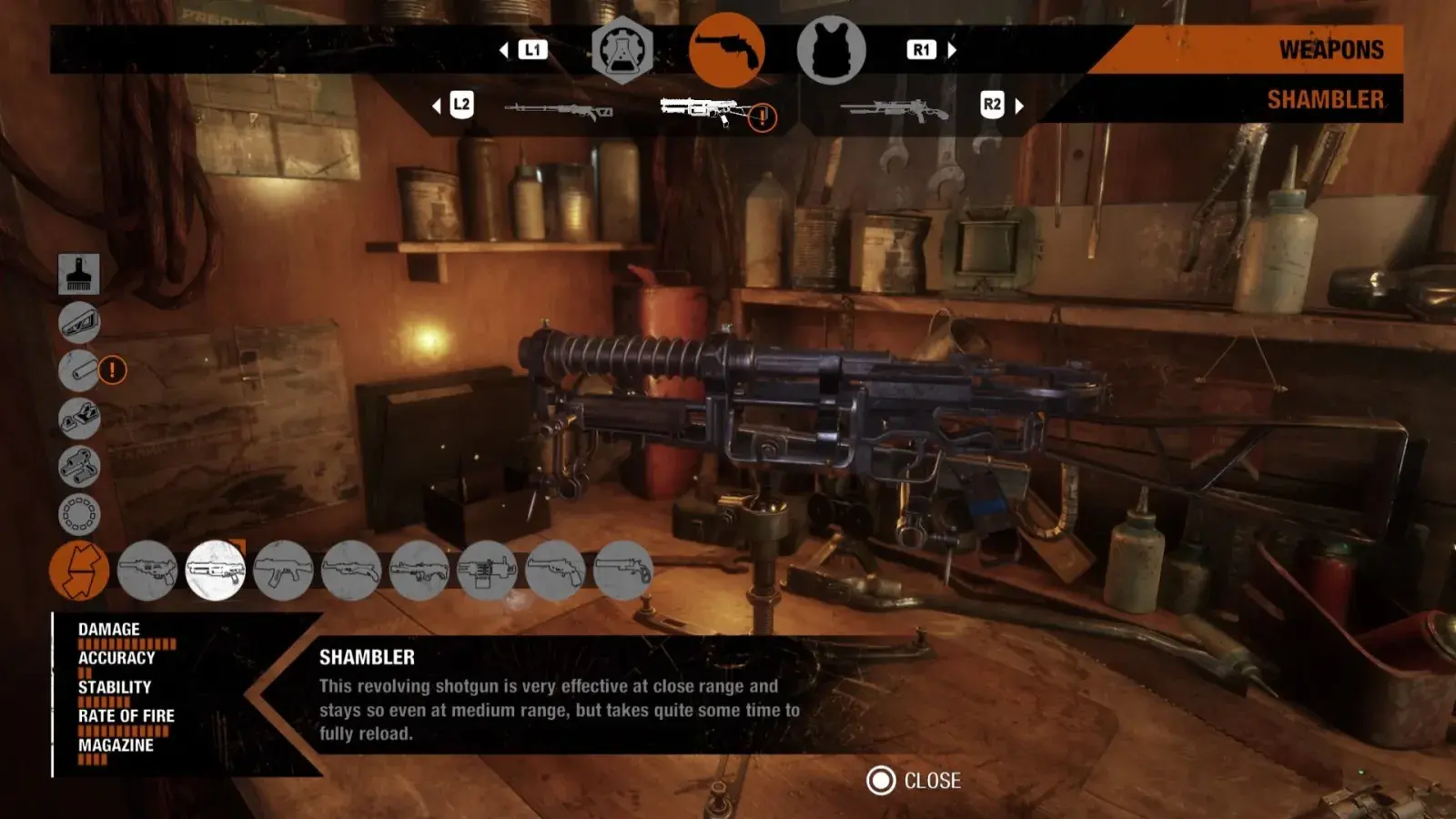Choose the highlighted Shambler shotgun icon
1456x819 pixels.
tap(216, 571)
